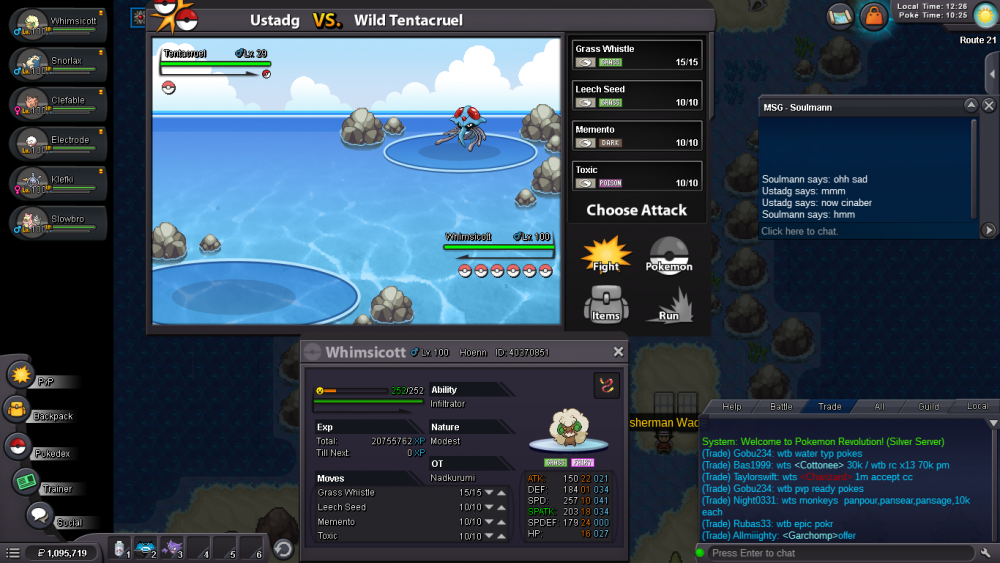Select the Leech Seed move
1000x563 pixels.
[x=637, y=95]
